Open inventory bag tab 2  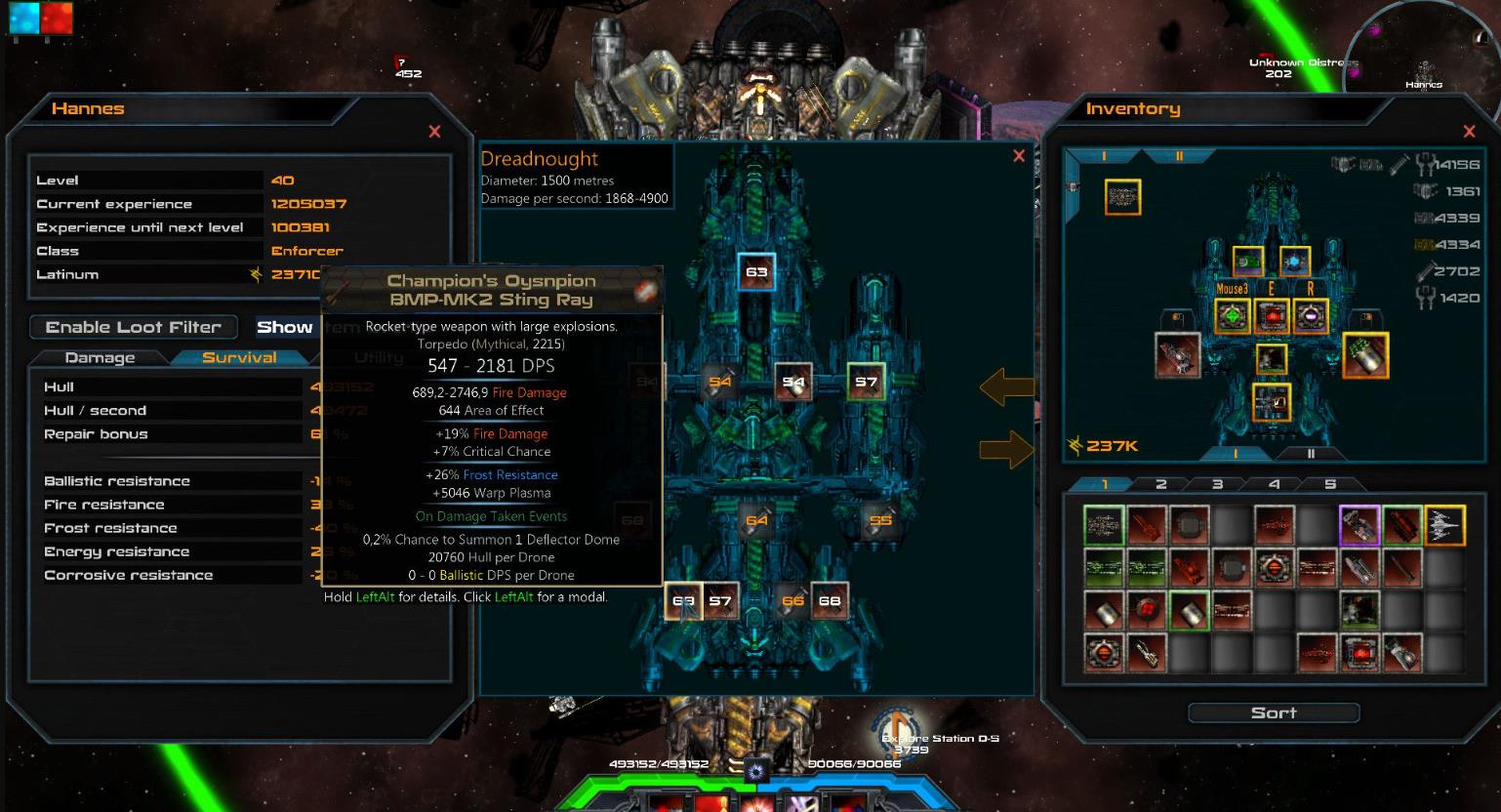(1161, 483)
